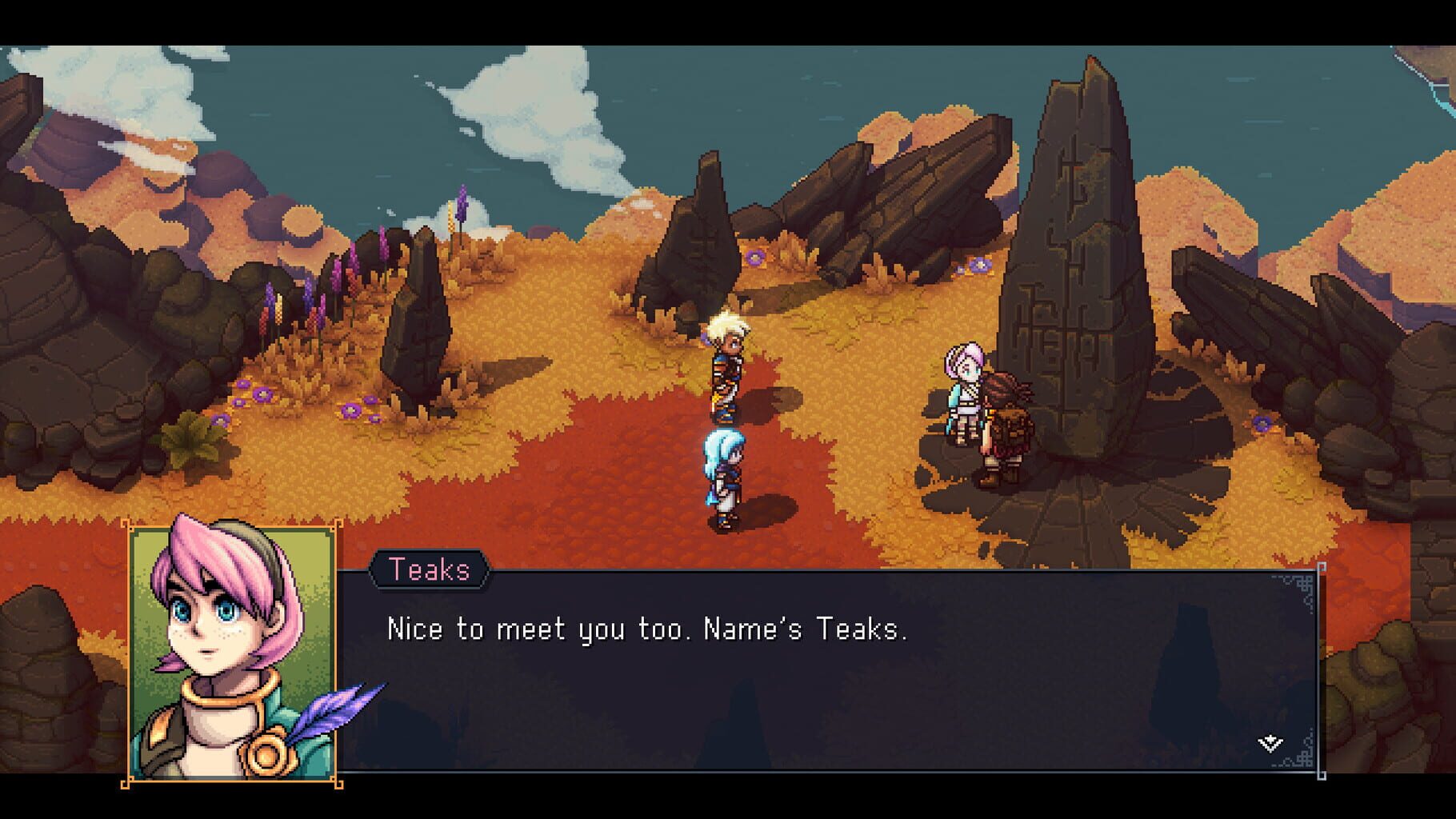The image size is (1456, 819).
Task: Click the pink-haired Teaks sprite near the monolith
Action: coord(964,392)
